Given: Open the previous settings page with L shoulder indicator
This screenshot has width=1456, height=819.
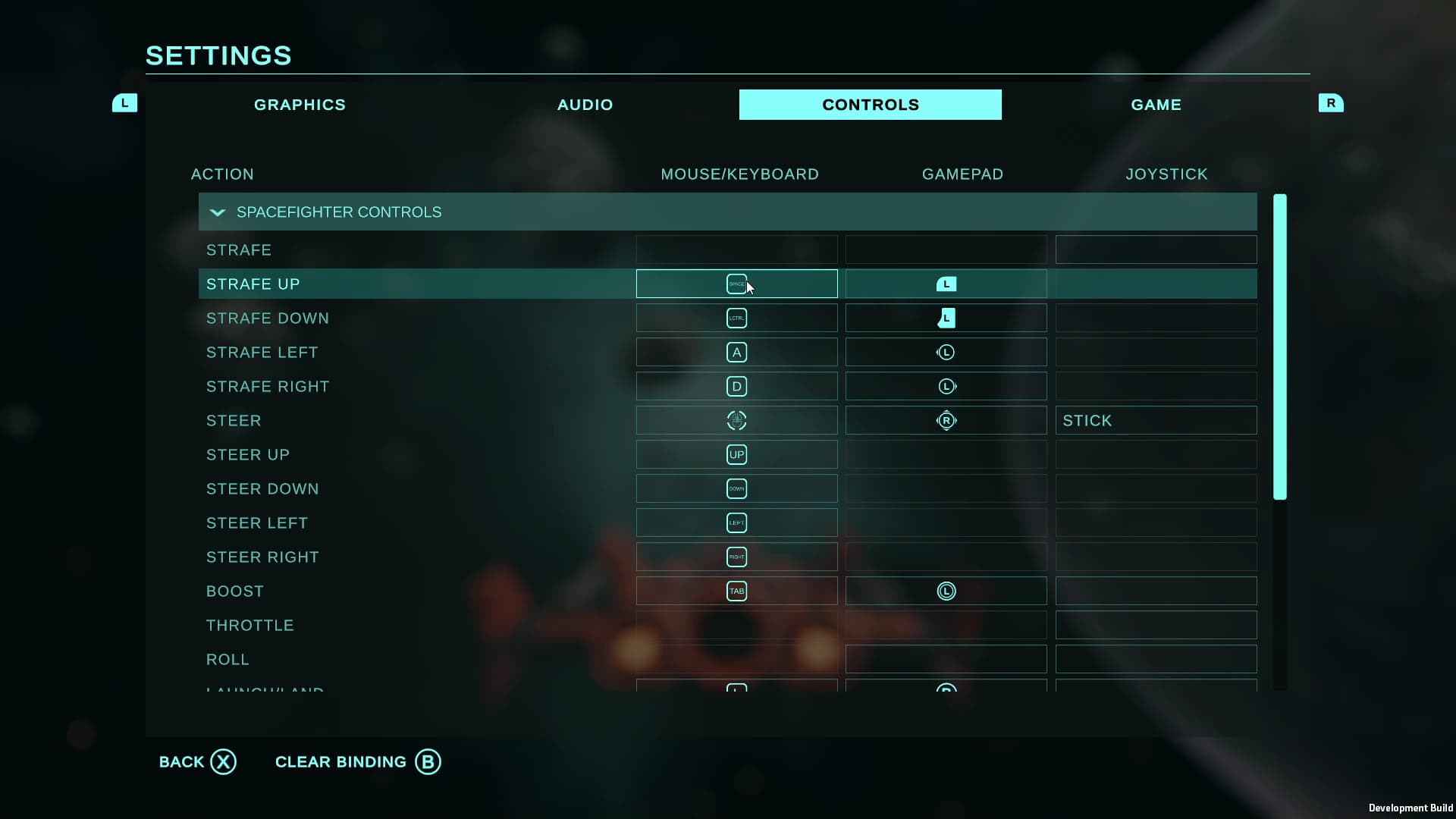Looking at the screenshot, I should [124, 103].
